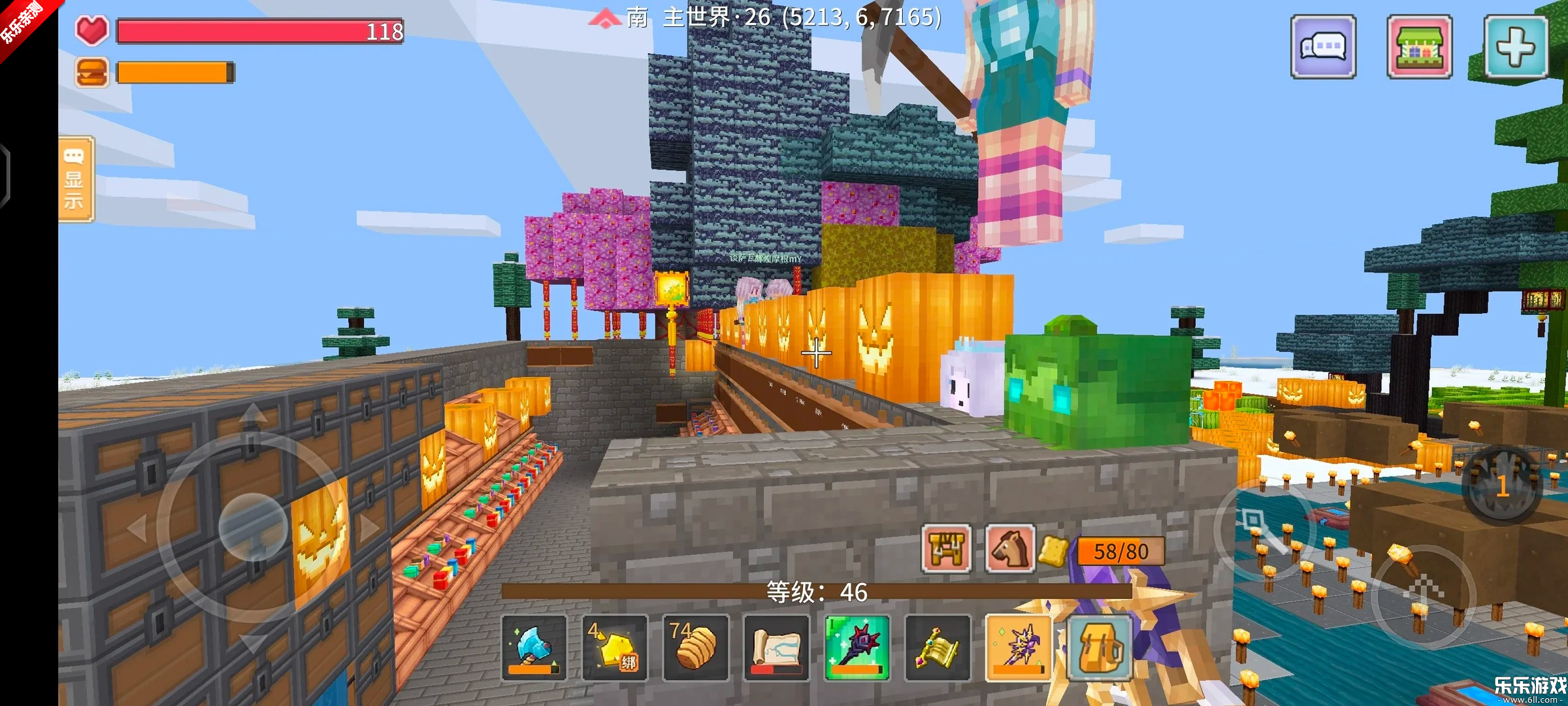Viewport: 1568px width, 706px height.
Task: Select the yellow gem slot marked 绑
Action: coord(614,647)
